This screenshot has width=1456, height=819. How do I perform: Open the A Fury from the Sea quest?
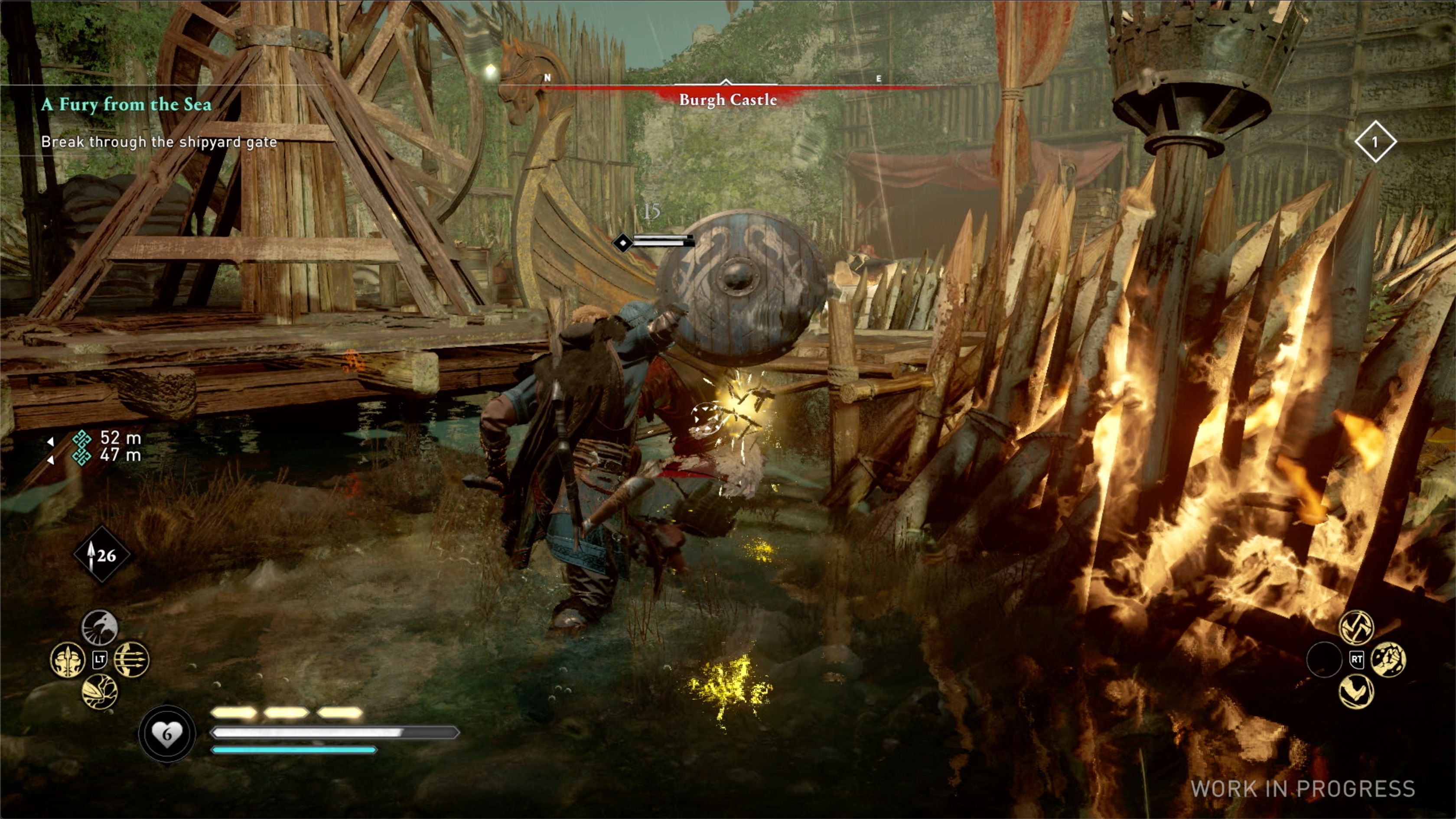click(x=127, y=104)
